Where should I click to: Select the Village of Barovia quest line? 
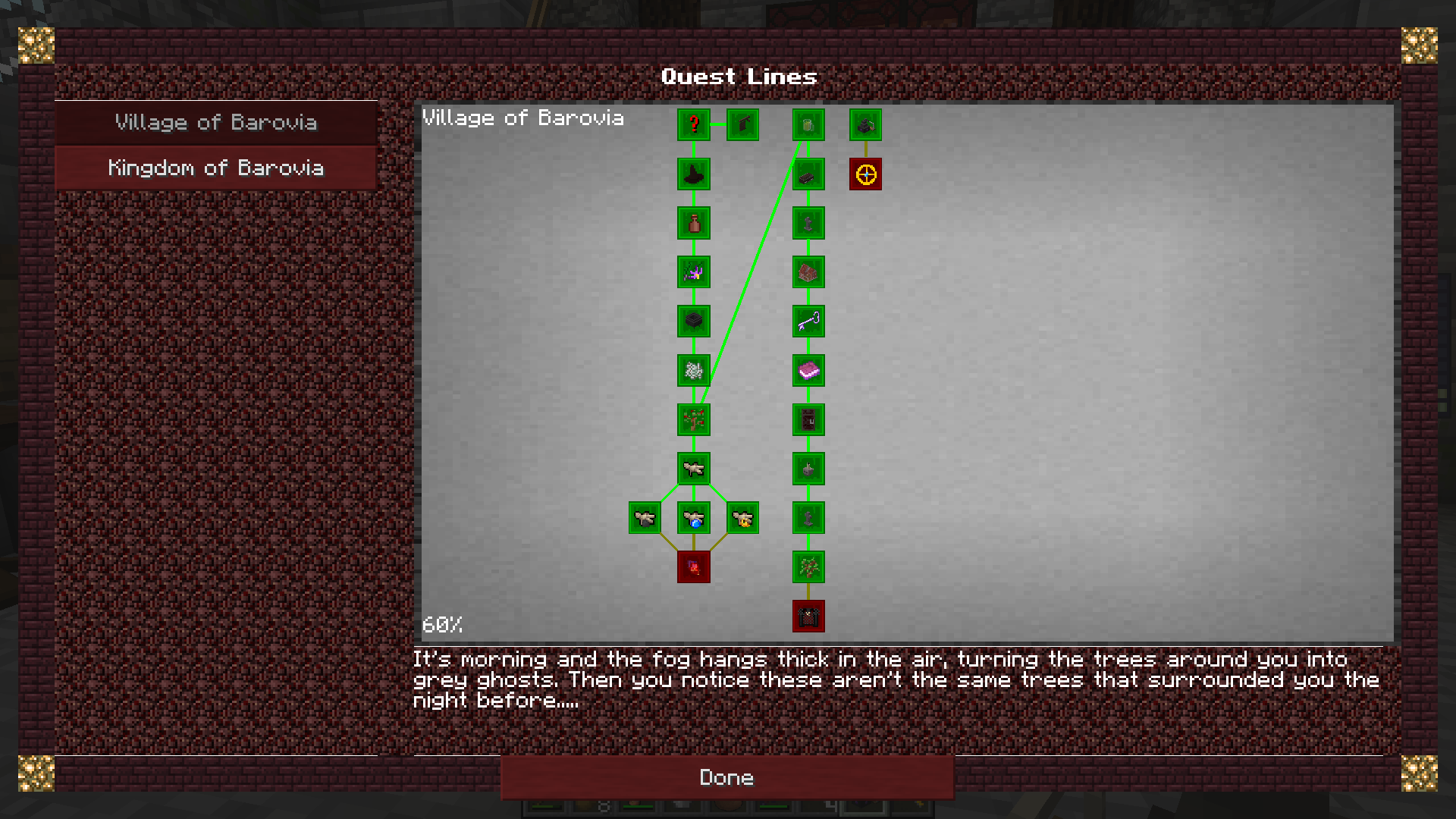coord(216,122)
